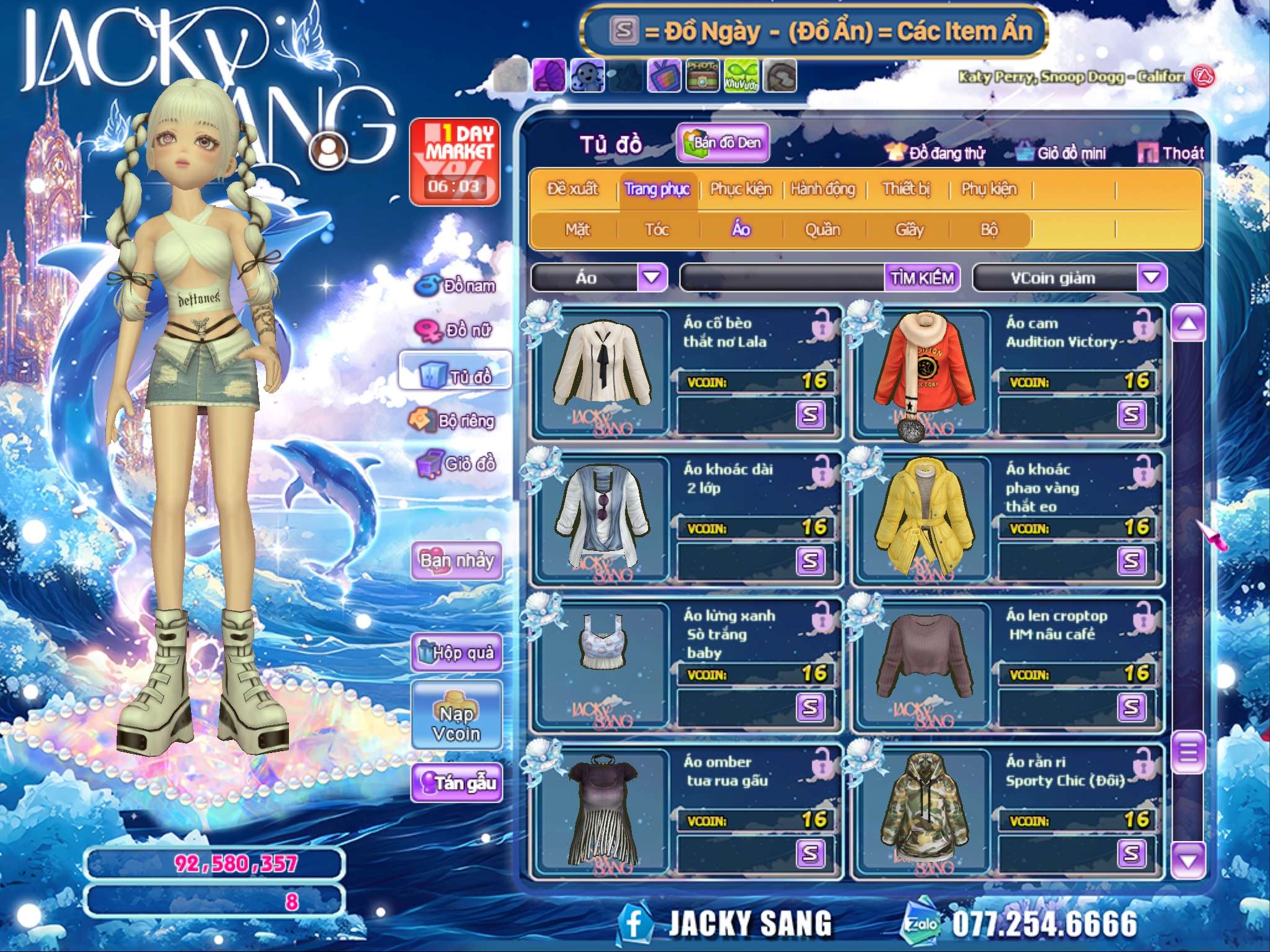Show Đồ đang thử items

(936, 153)
